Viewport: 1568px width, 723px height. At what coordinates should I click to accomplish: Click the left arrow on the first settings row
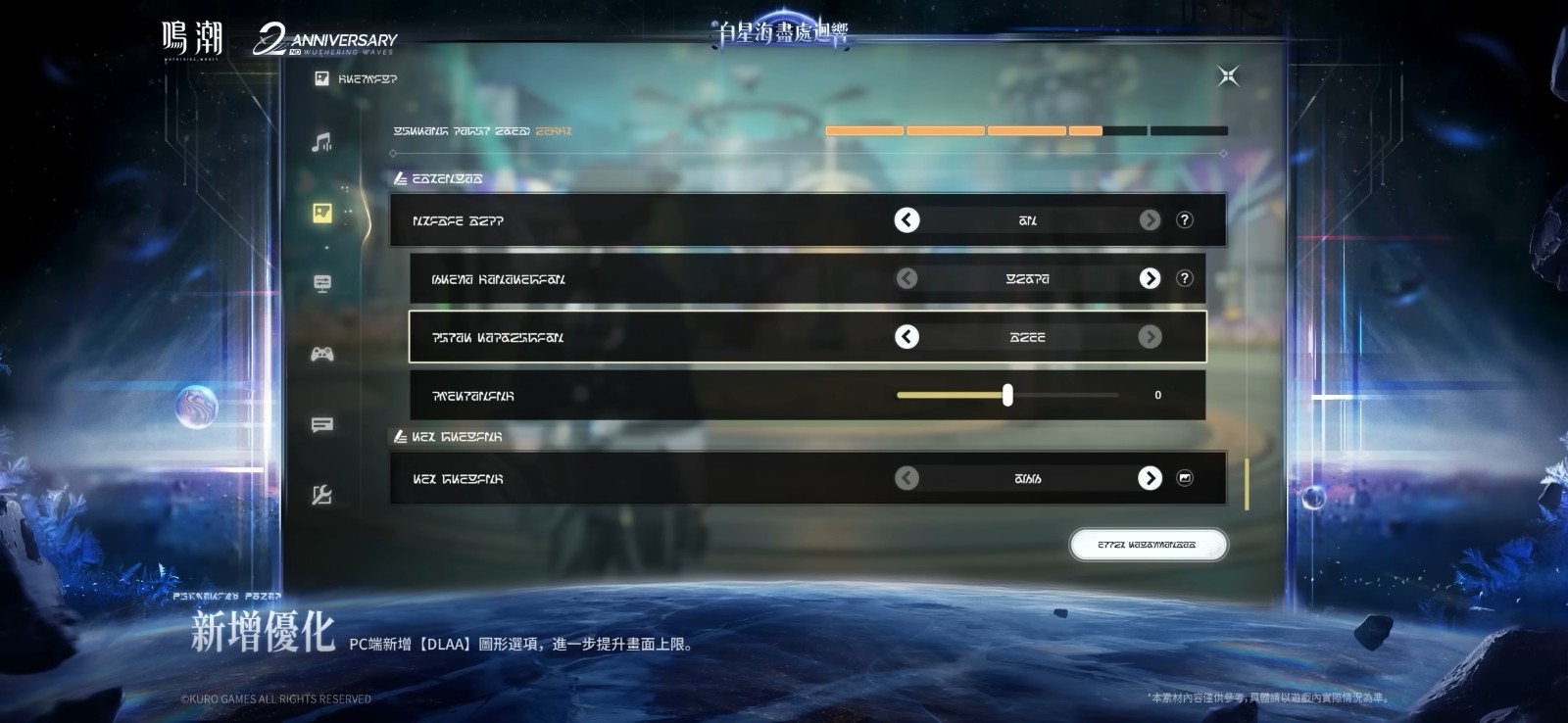pyautogui.click(x=906, y=220)
